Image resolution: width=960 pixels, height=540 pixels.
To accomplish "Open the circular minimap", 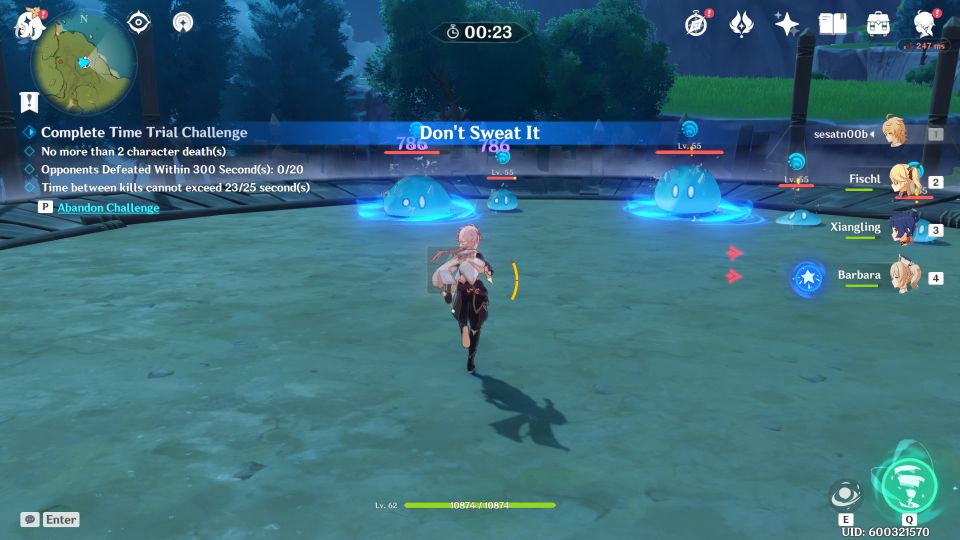I will tap(84, 62).
